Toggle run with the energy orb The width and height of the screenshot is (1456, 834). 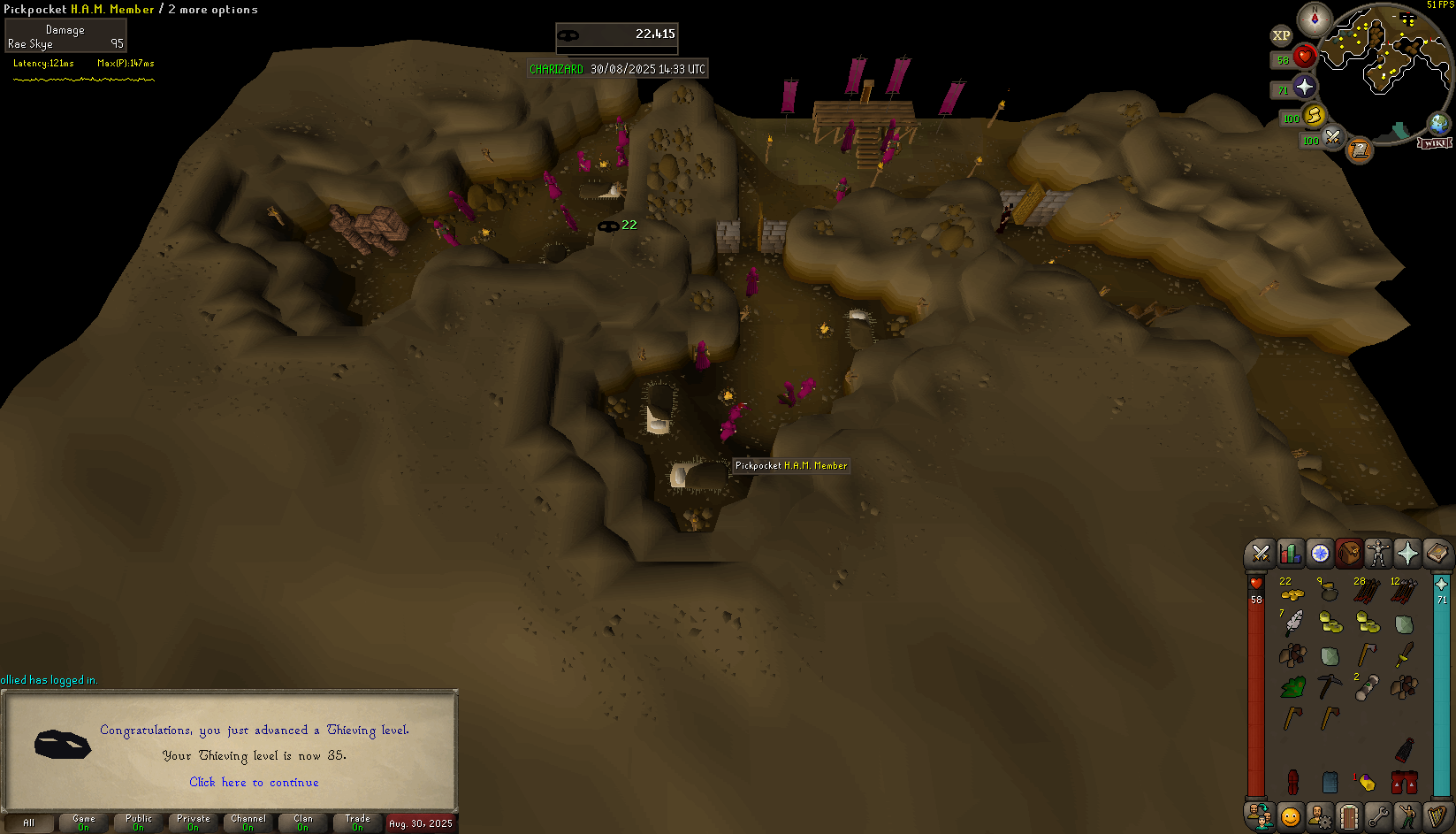click(1314, 115)
